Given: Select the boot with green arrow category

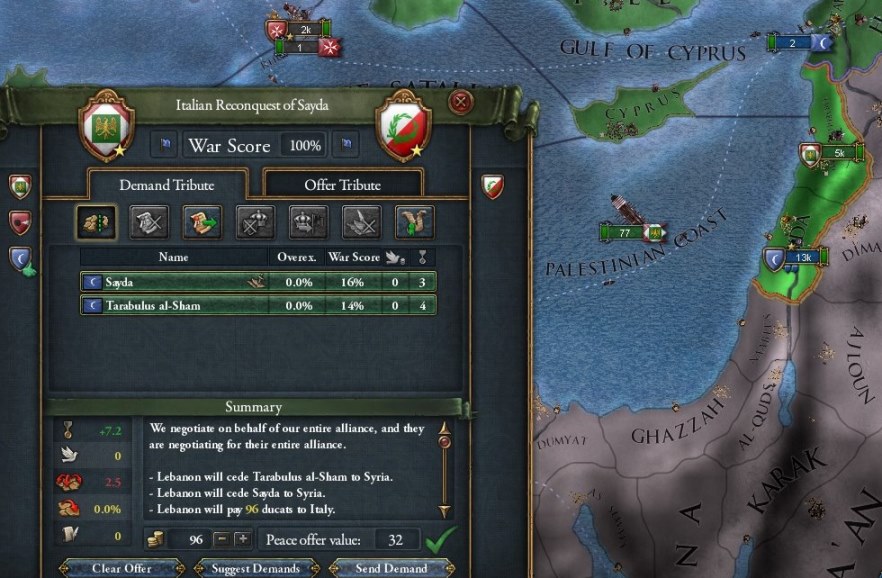Looking at the screenshot, I should point(414,221).
